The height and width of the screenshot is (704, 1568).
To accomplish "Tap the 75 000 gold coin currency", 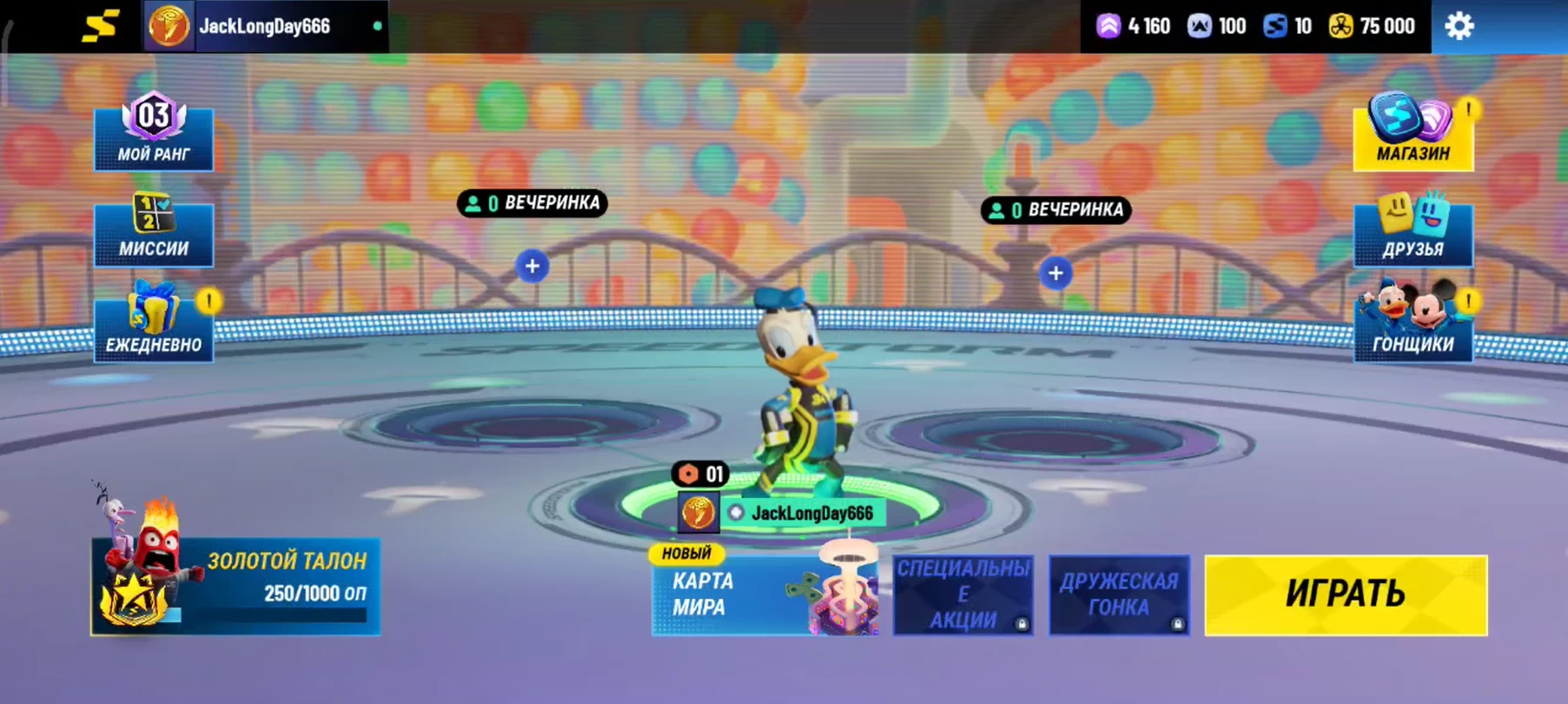I will [1373, 26].
